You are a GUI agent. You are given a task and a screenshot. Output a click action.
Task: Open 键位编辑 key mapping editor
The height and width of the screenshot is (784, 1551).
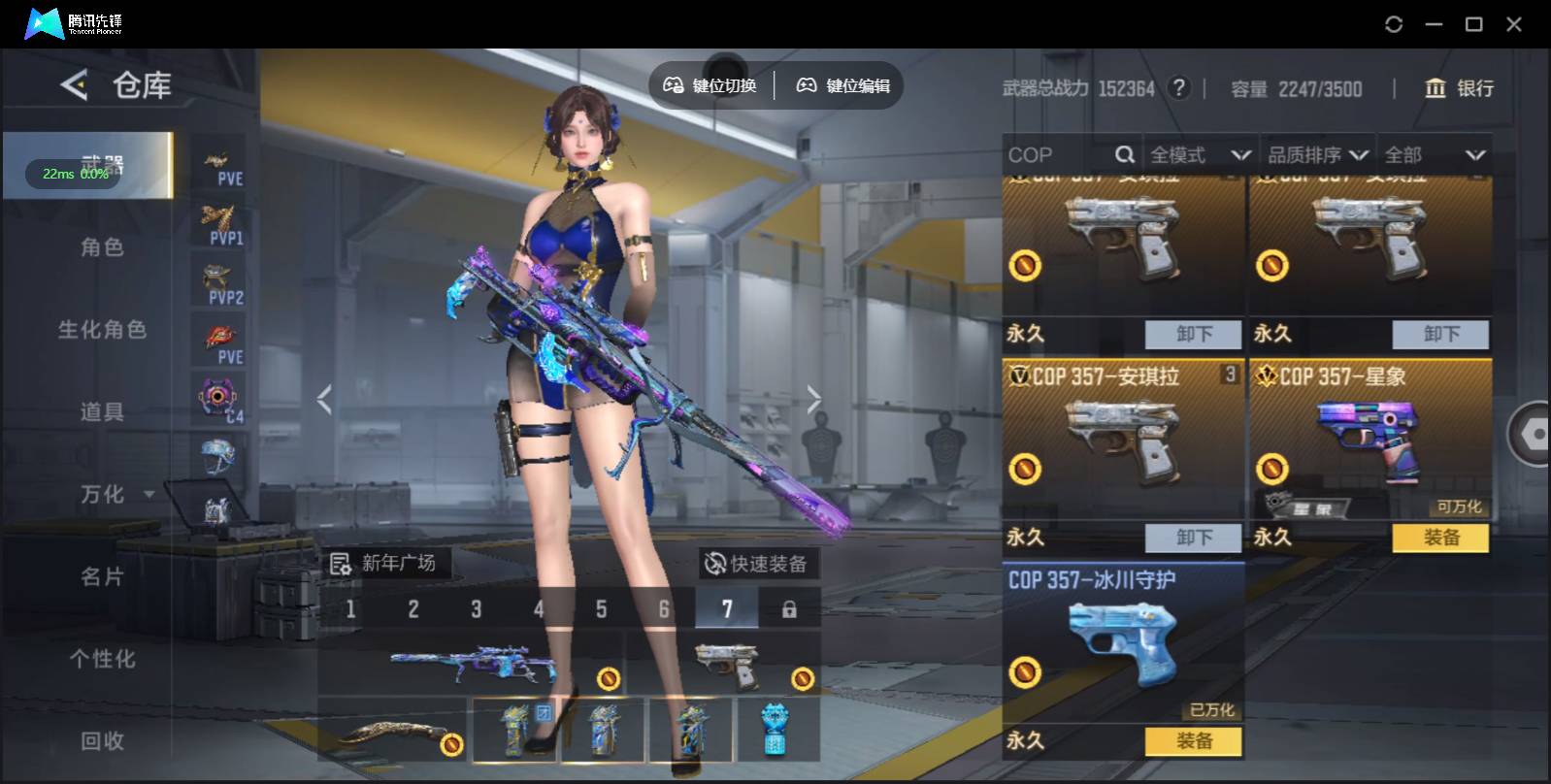[843, 85]
